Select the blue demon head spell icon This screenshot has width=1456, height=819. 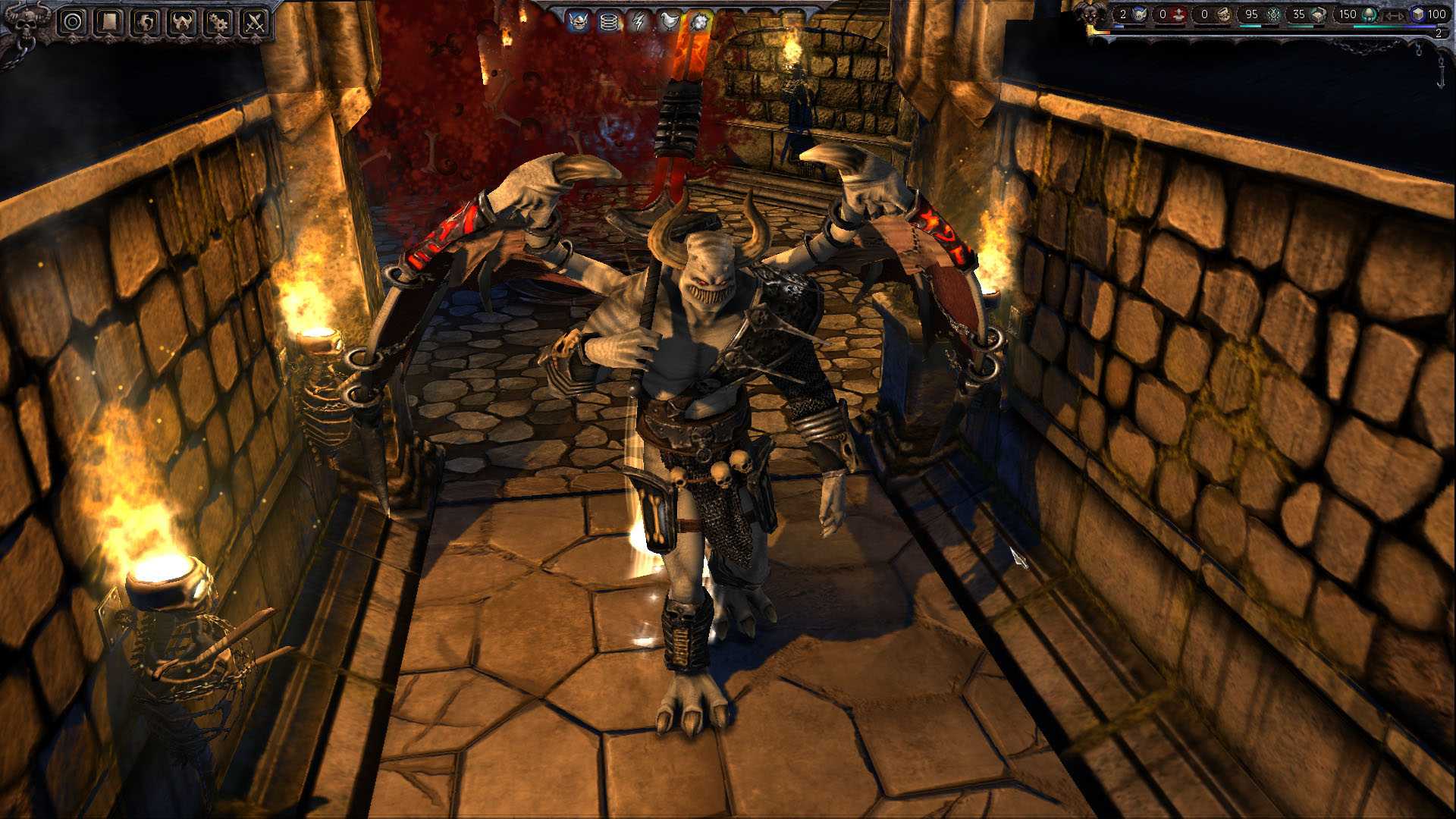579,21
